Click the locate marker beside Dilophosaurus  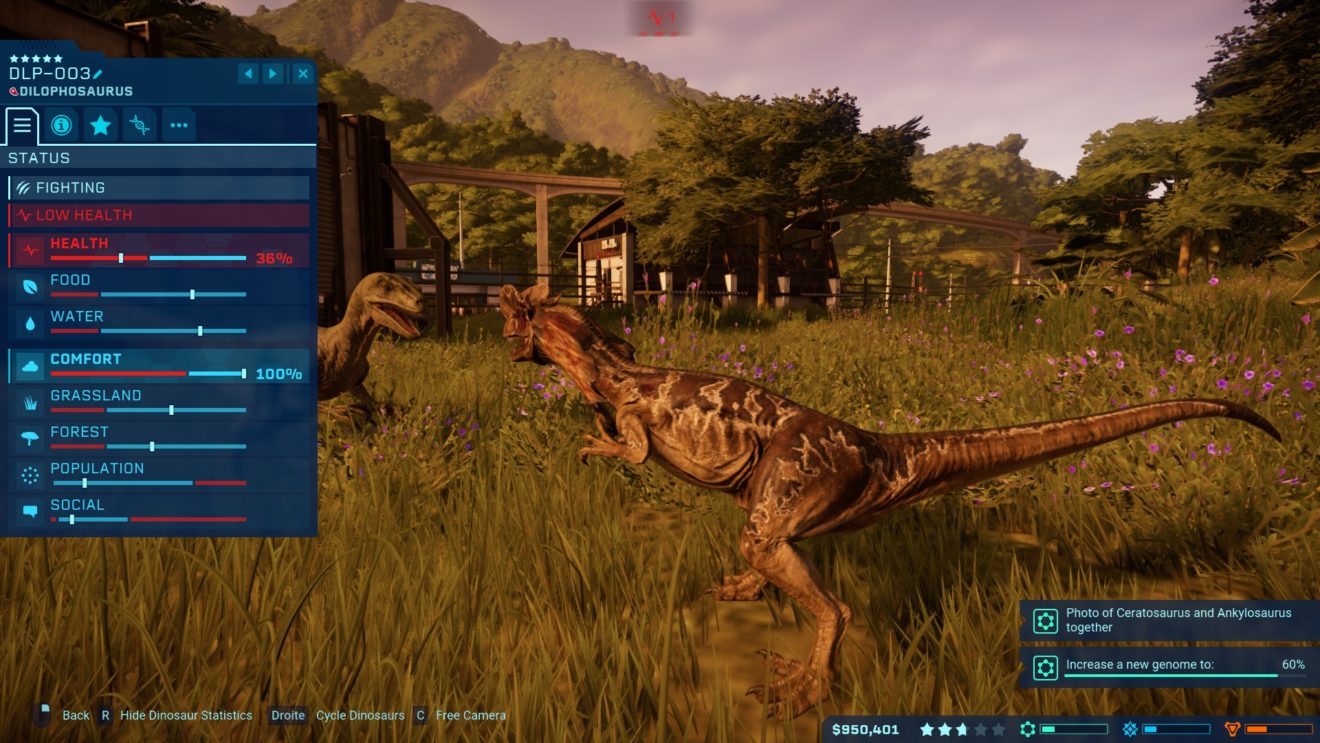click(x=14, y=92)
